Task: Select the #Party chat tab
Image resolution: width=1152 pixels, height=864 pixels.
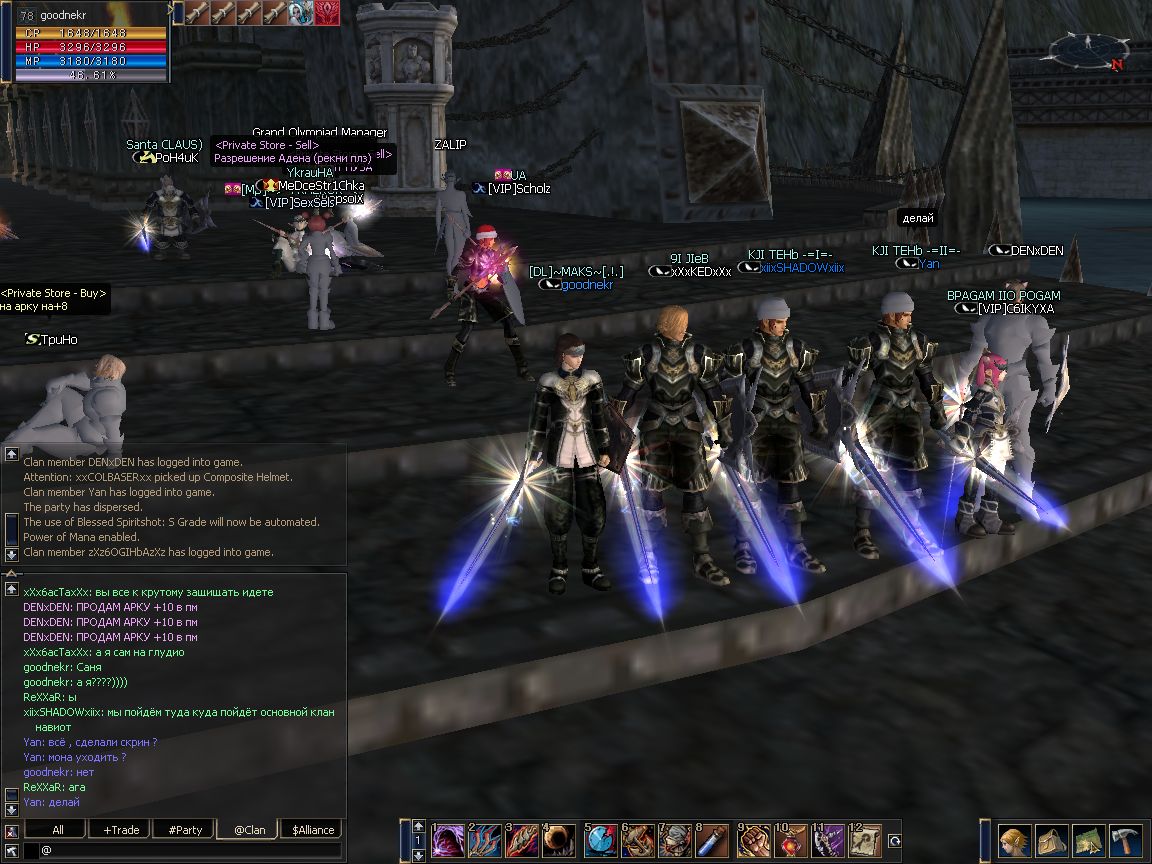Action: pyautogui.click(x=185, y=830)
